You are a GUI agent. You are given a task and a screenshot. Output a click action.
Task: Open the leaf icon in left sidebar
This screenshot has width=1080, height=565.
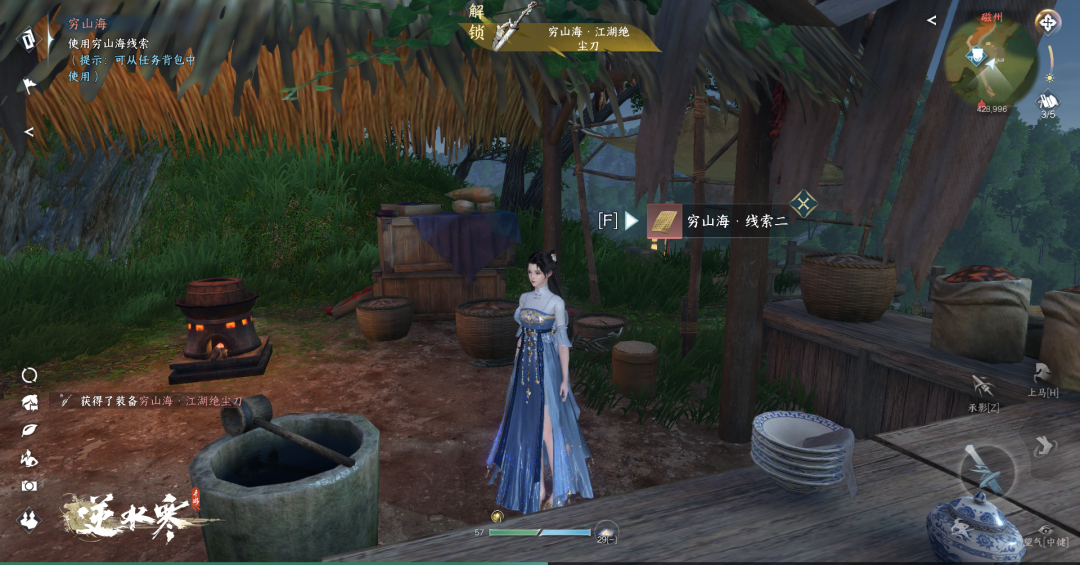[x=29, y=430]
